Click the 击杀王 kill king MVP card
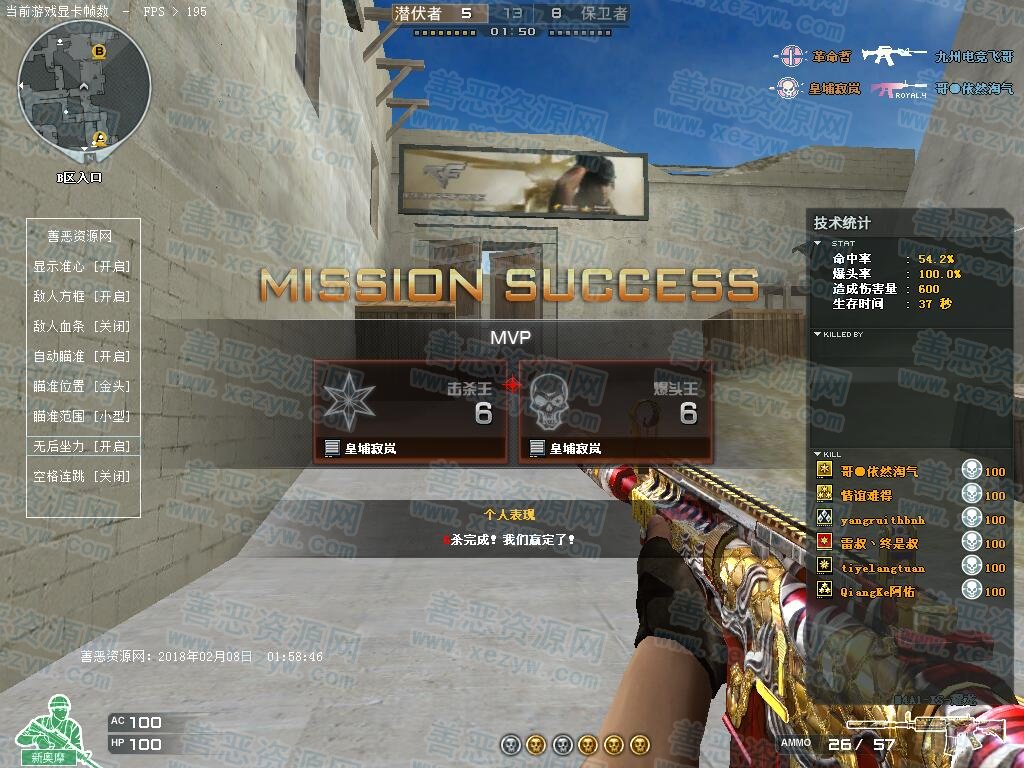Image resolution: width=1024 pixels, height=768 pixels. 410,412
